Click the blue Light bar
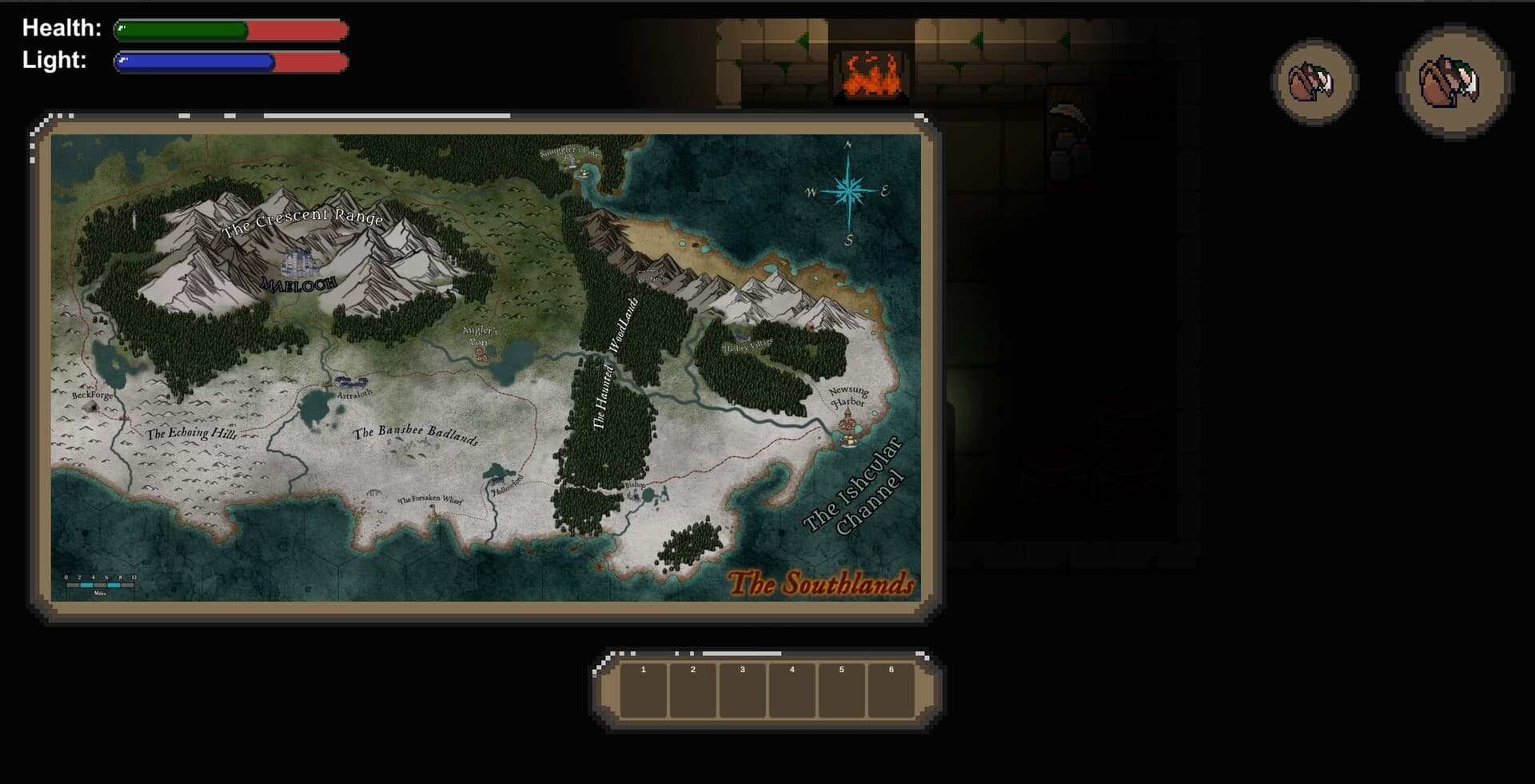 pos(196,61)
